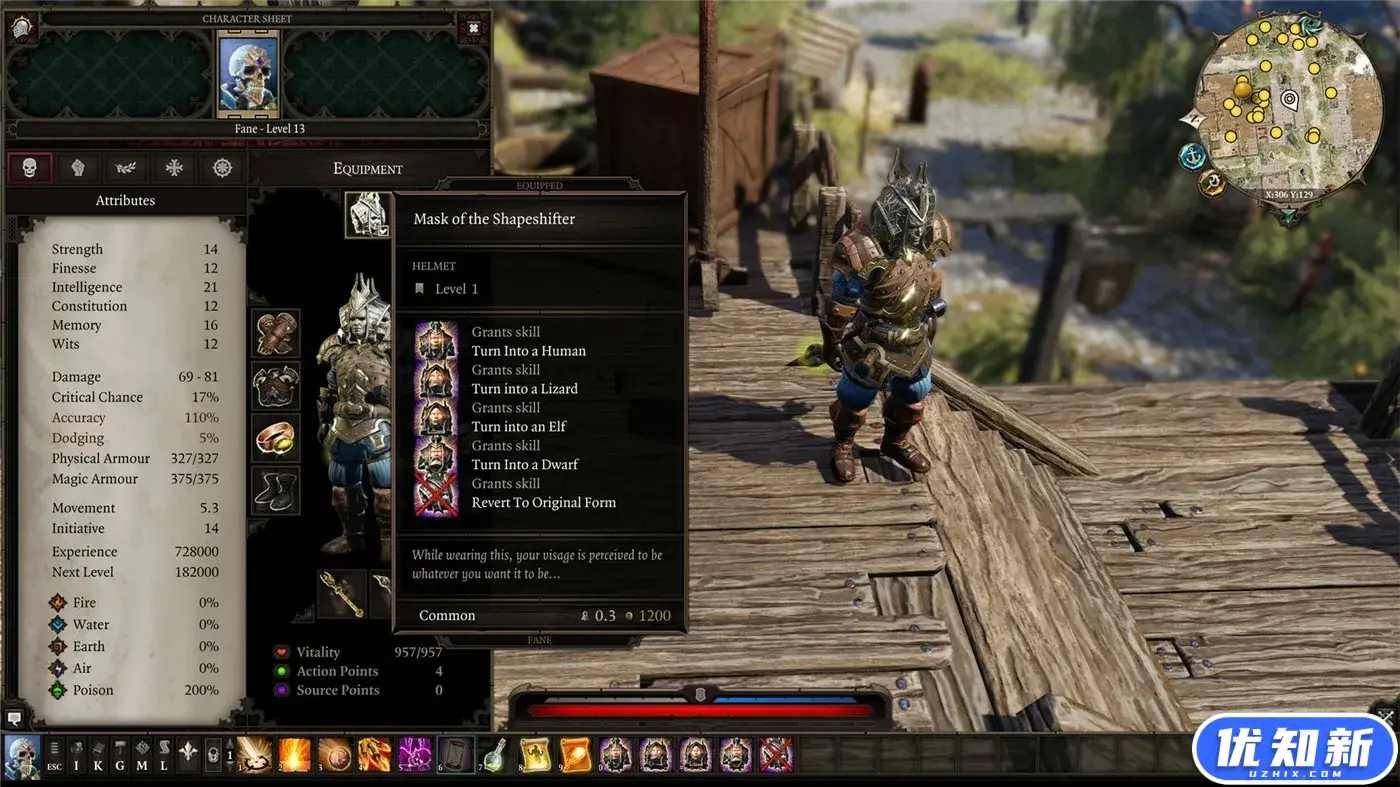Screen dimensions: 1400x787
Task: Select the skull Attributes tab
Action: (29, 168)
